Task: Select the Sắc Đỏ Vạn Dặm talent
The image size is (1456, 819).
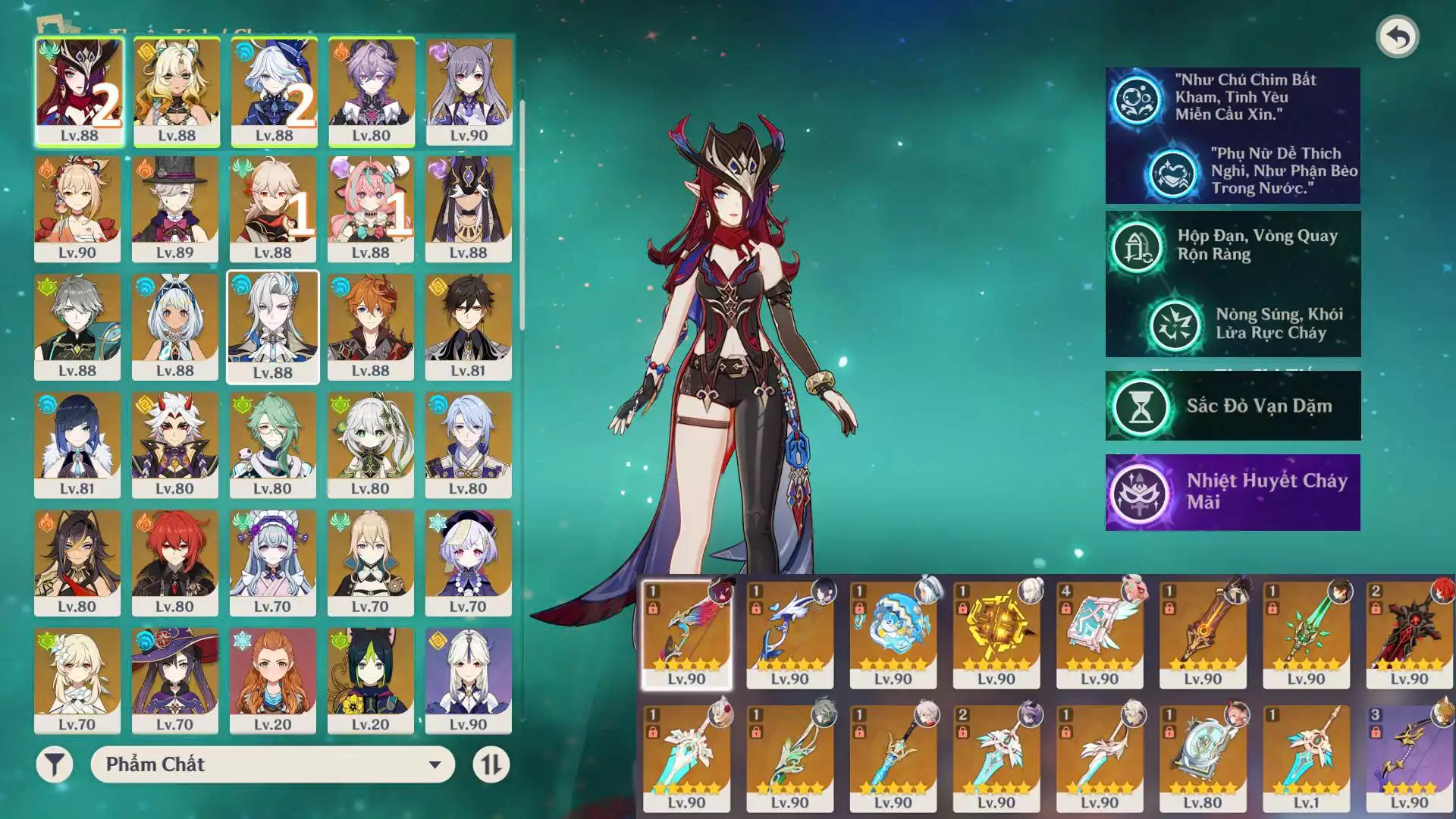Action: (x=1232, y=406)
